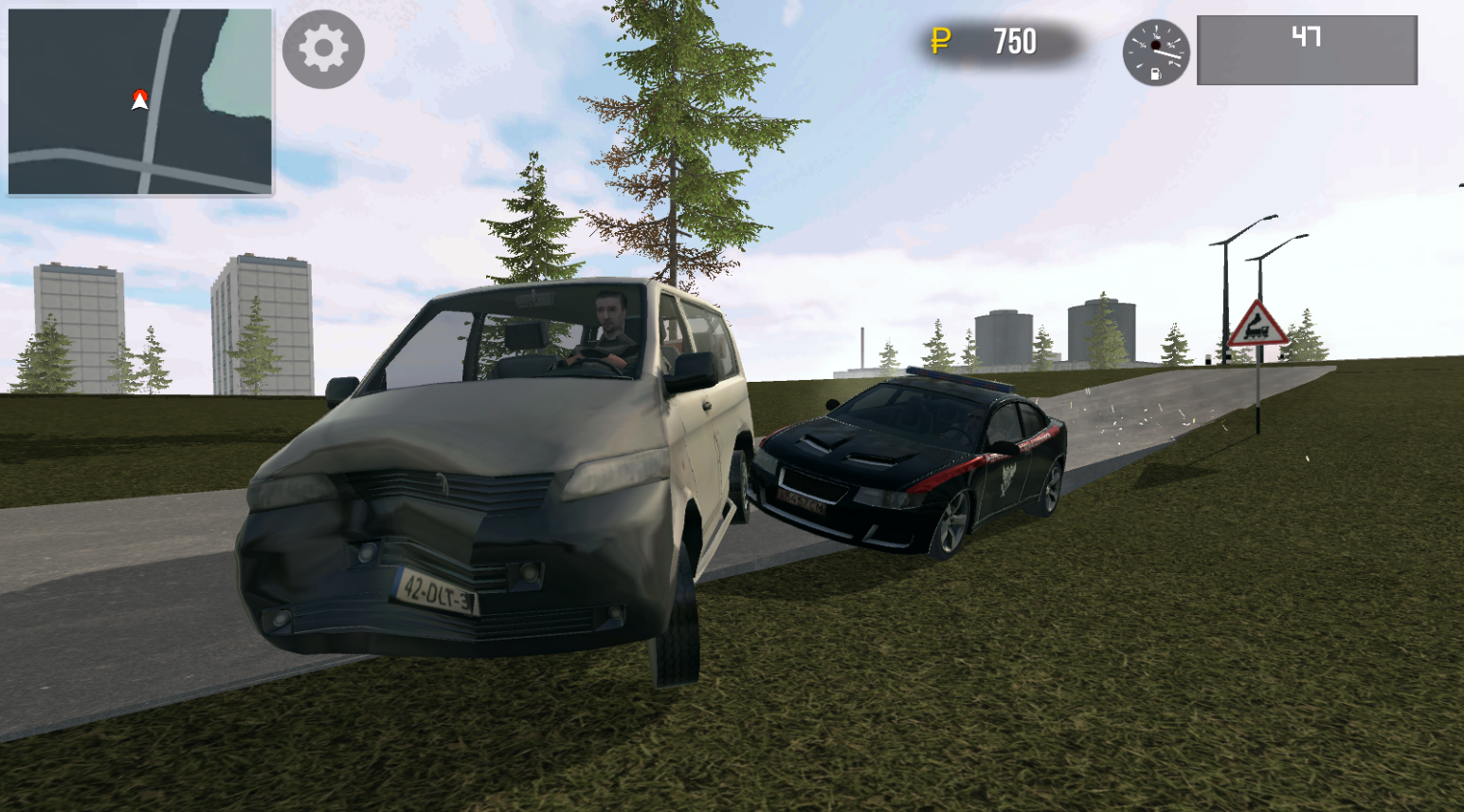Open the settings gear icon
The width and height of the screenshot is (1464, 812).
322,49
